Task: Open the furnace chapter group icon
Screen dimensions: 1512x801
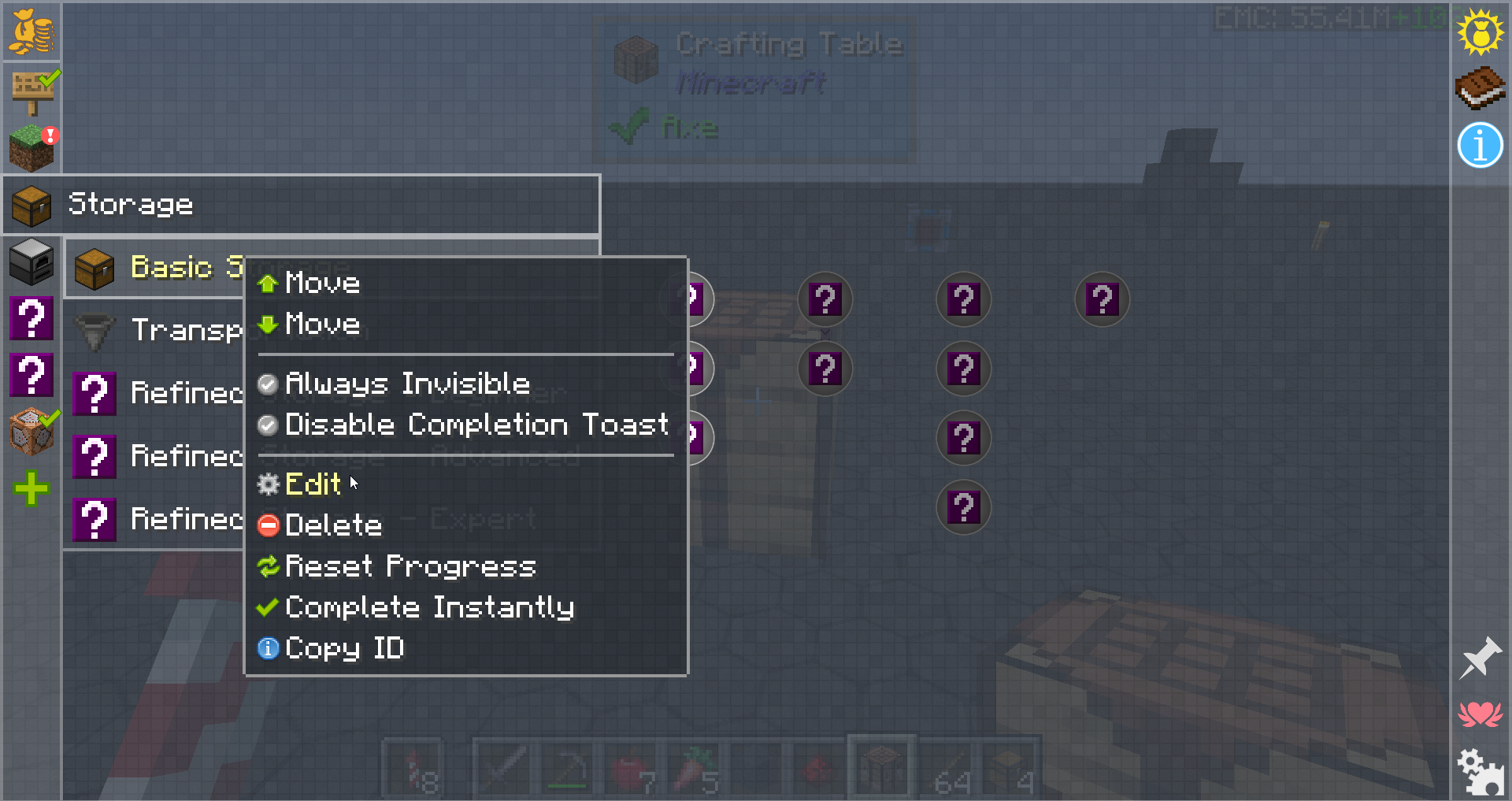Action: click(31, 261)
